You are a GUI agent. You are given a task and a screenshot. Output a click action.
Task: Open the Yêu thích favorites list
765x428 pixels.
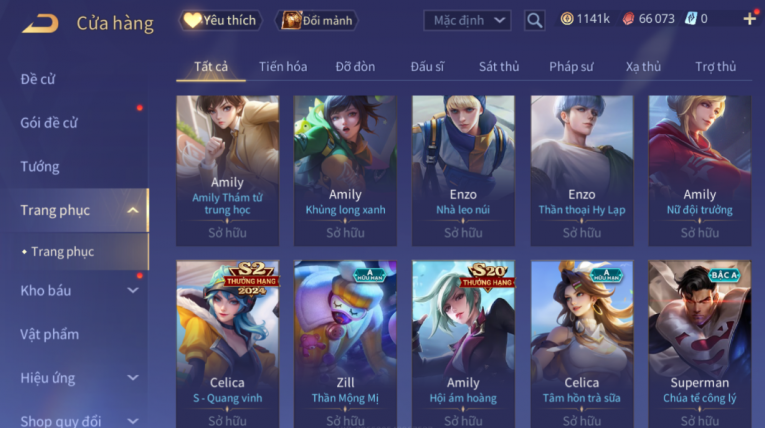point(220,20)
